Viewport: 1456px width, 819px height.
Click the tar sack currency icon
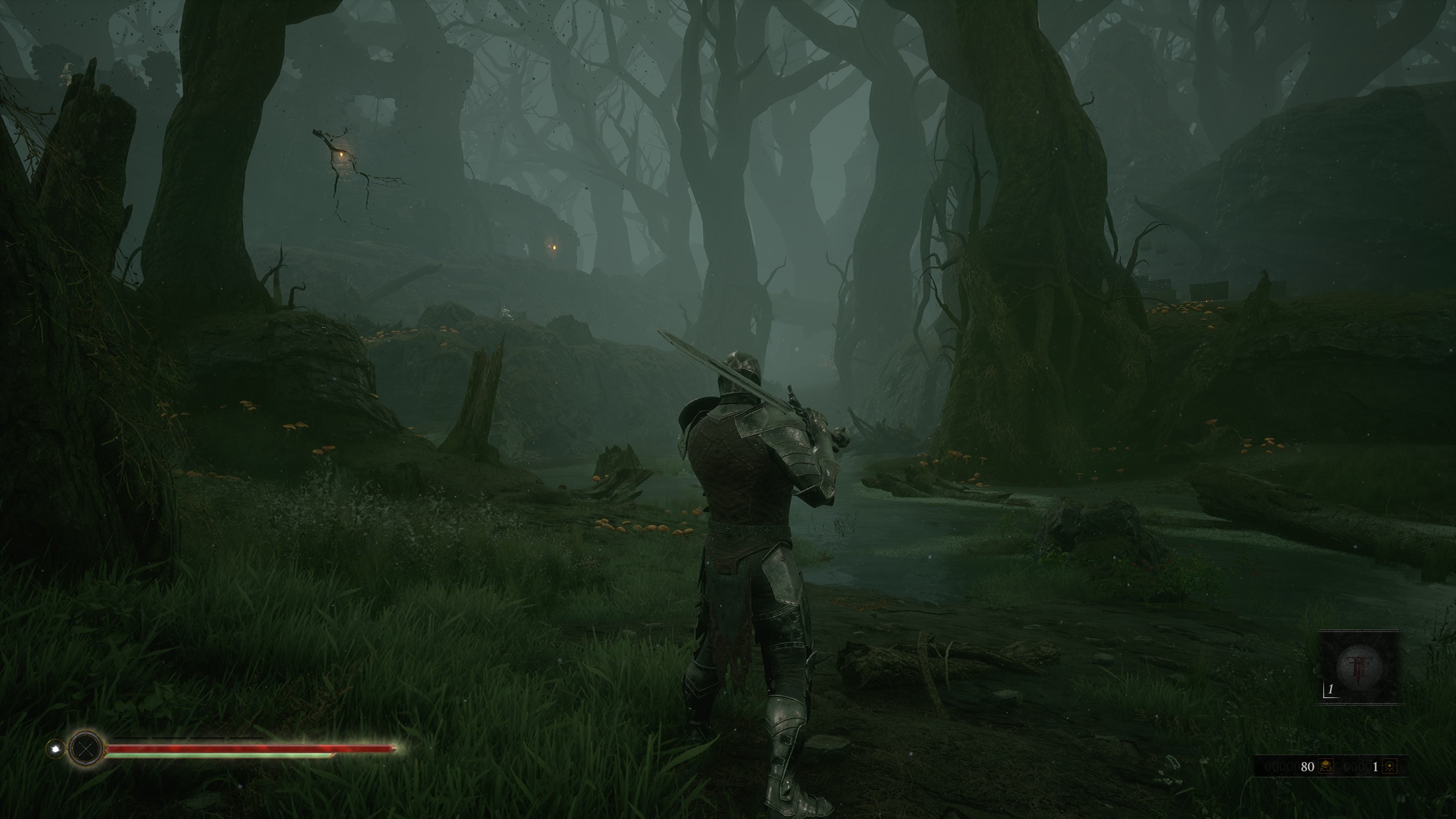click(1326, 766)
